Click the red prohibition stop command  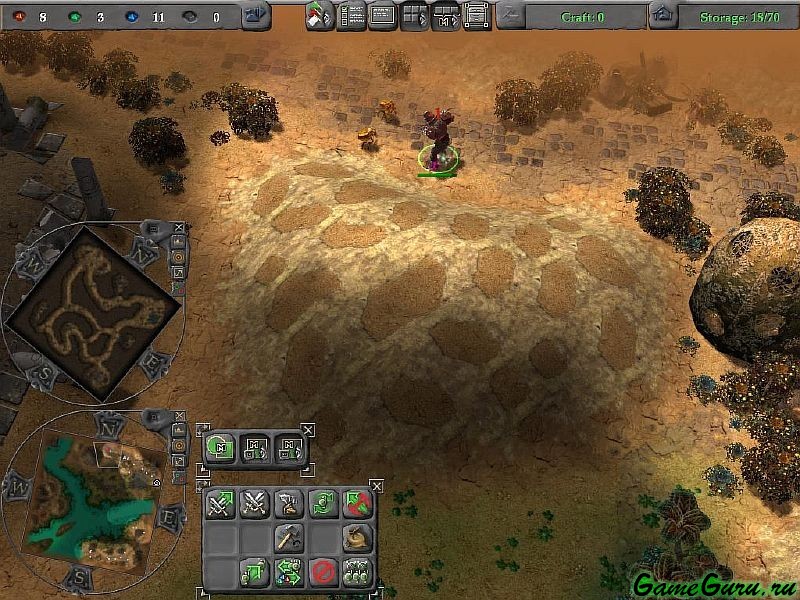click(322, 572)
